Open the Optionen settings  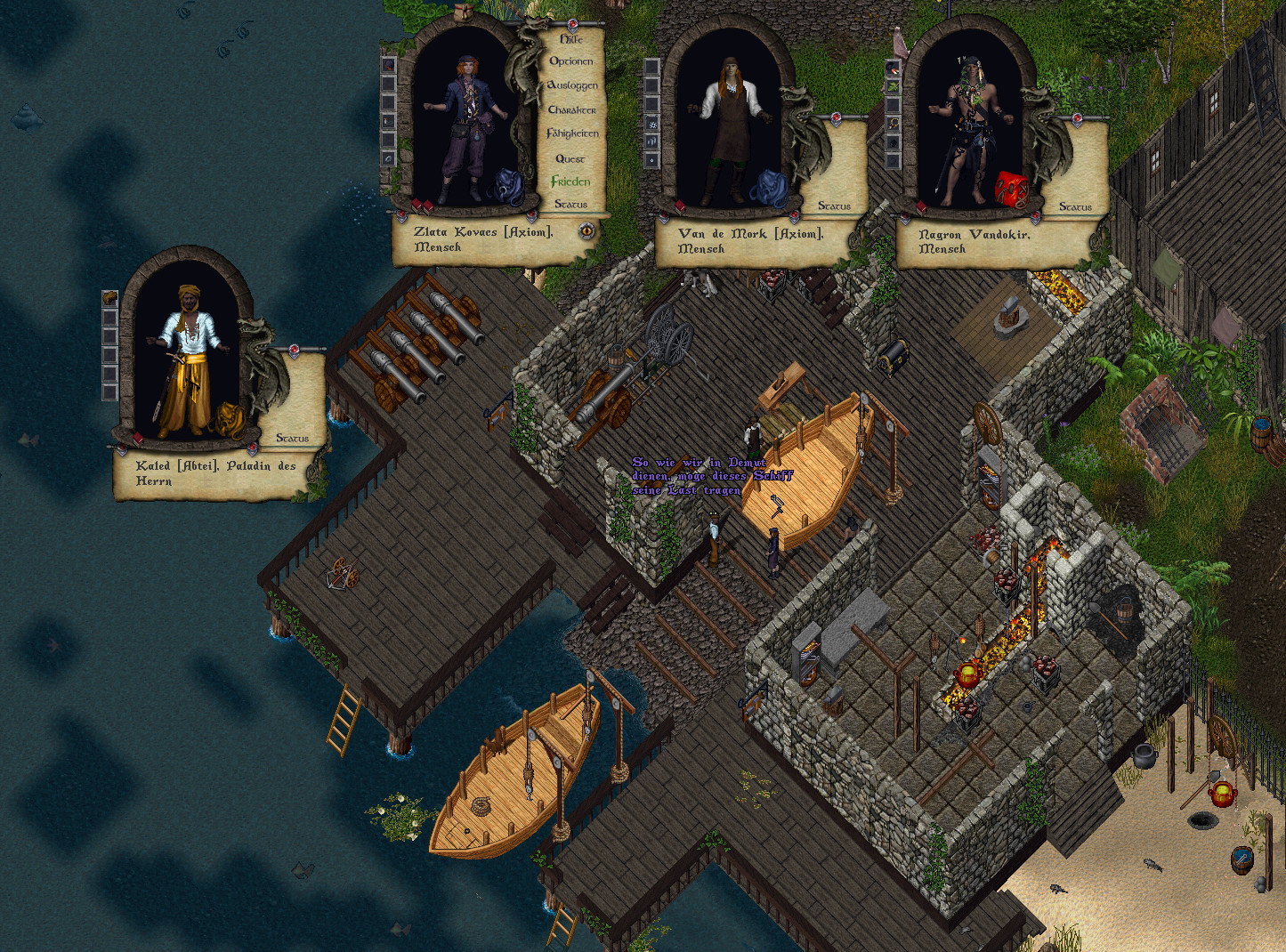(x=571, y=61)
